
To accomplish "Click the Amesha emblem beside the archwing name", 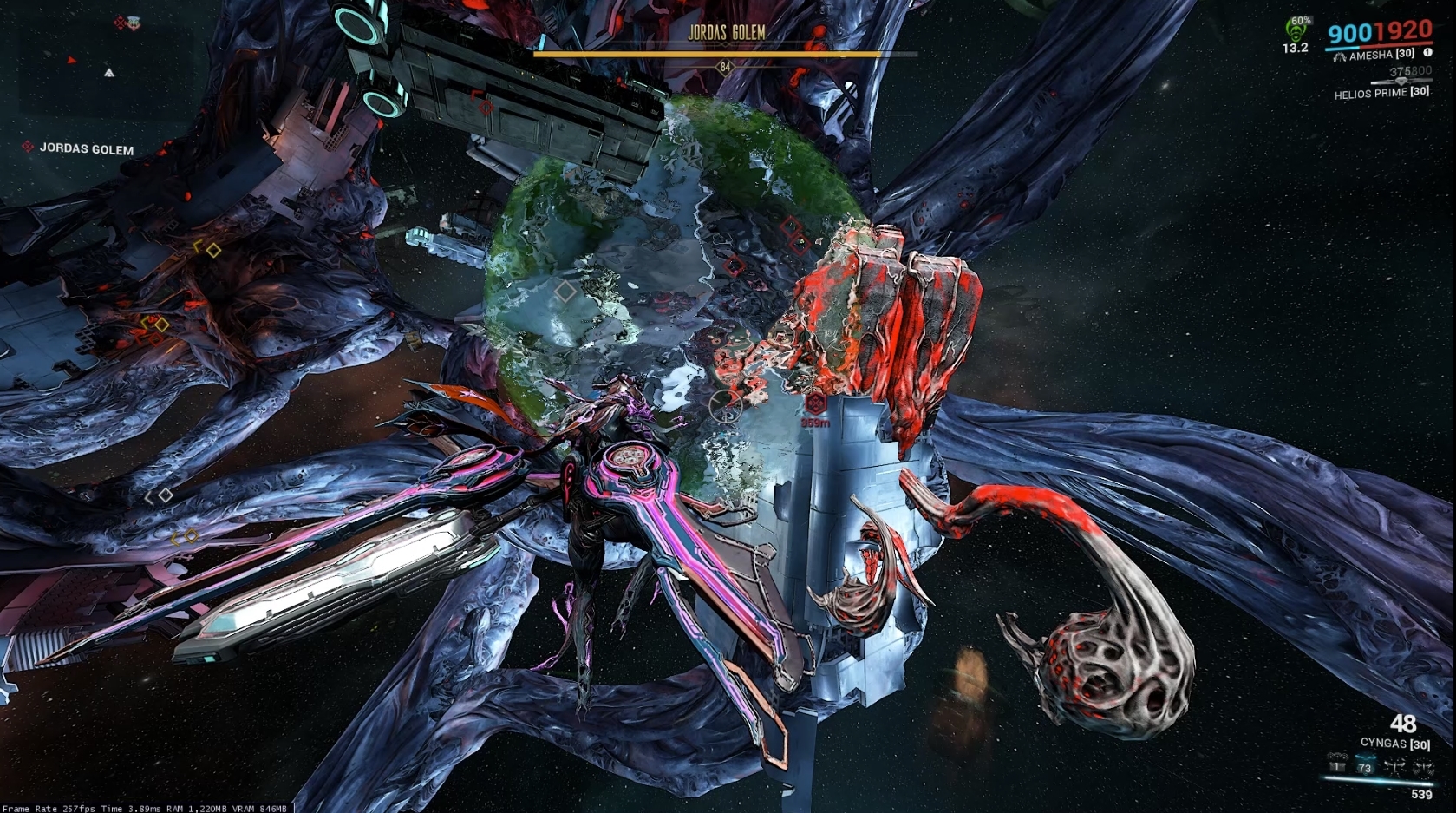I will pos(1341,57).
